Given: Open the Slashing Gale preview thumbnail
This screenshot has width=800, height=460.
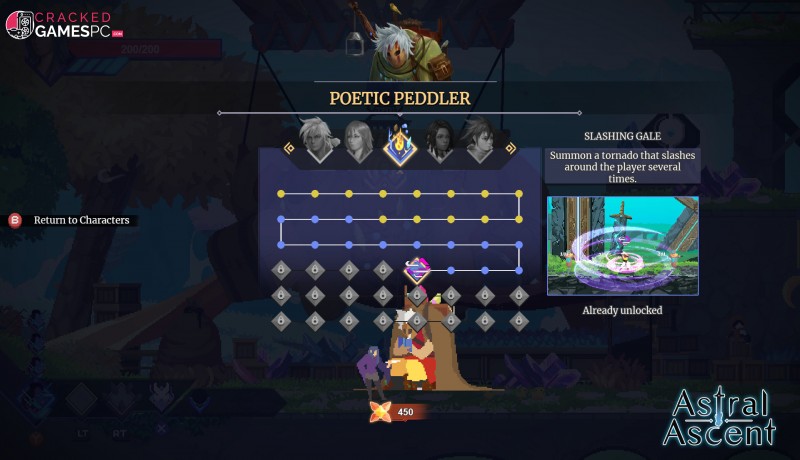Looking at the screenshot, I should (x=622, y=245).
